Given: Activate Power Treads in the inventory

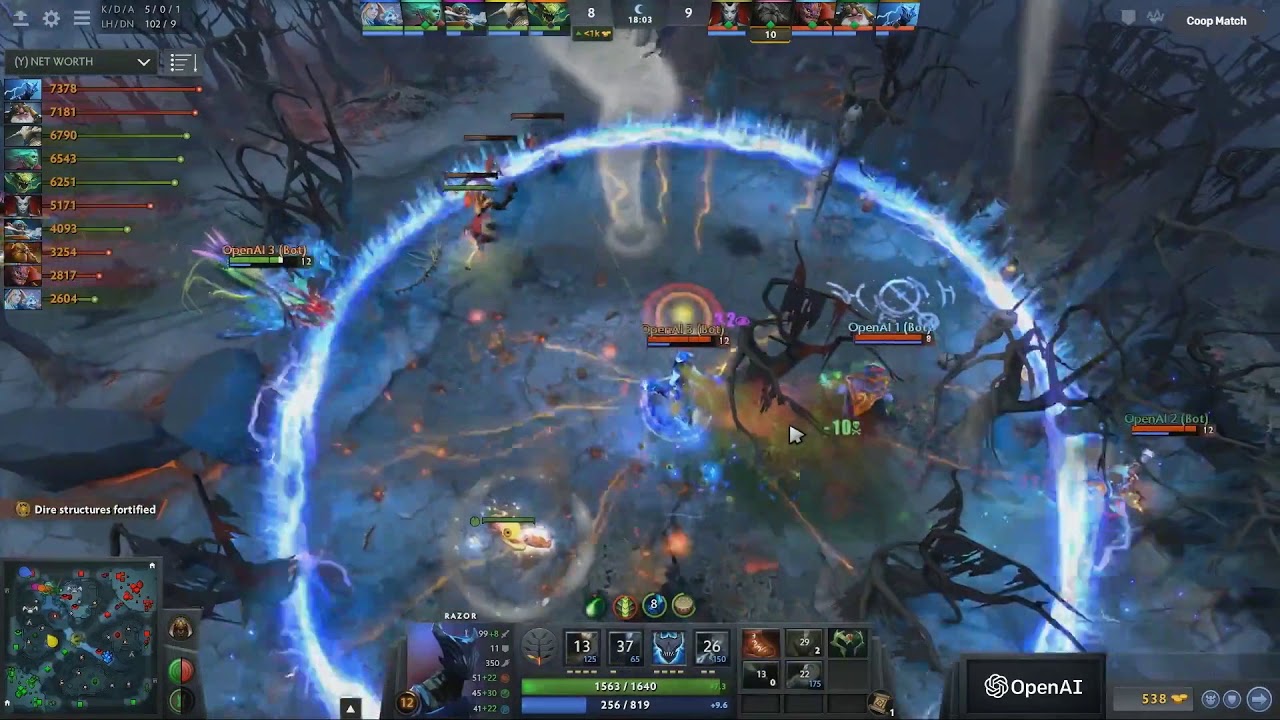Looking at the screenshot, I should 760,645.
